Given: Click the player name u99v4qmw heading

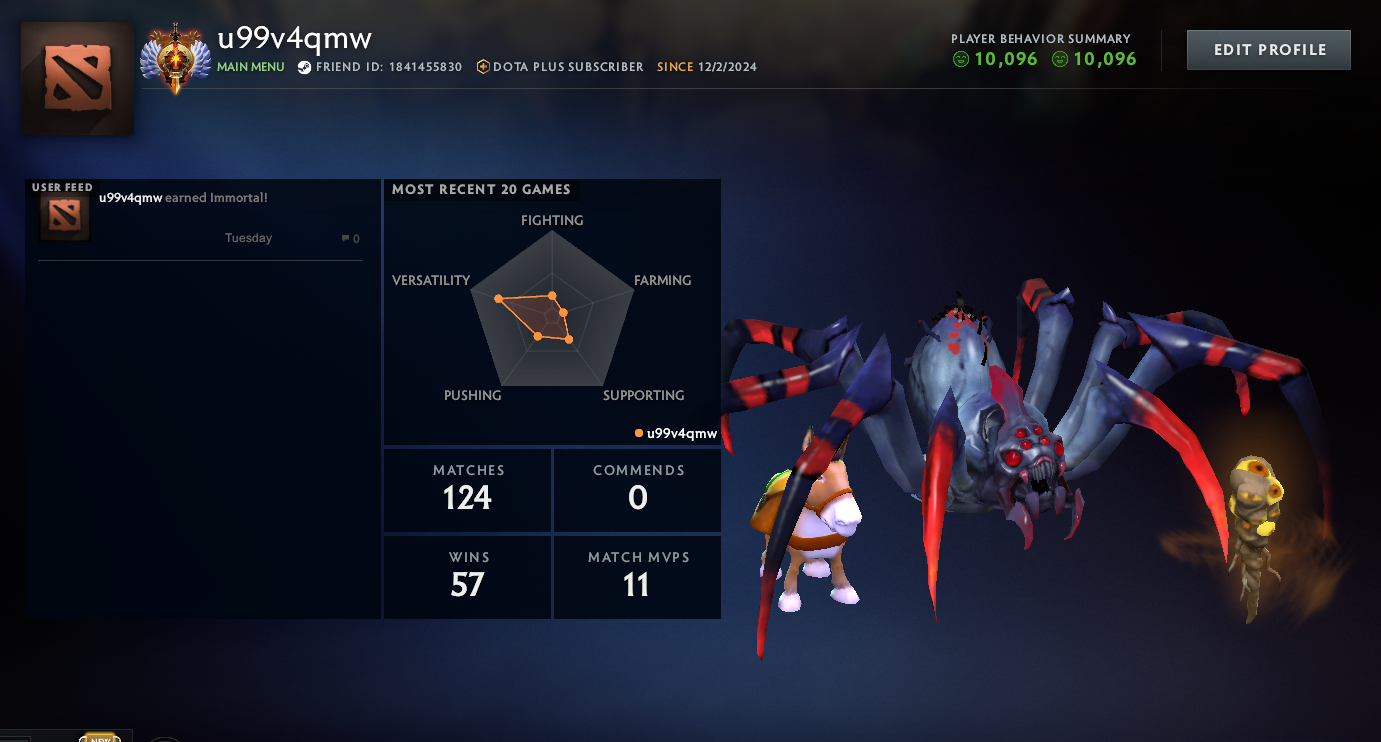Looking at the screenshot, I should [293, 38].
